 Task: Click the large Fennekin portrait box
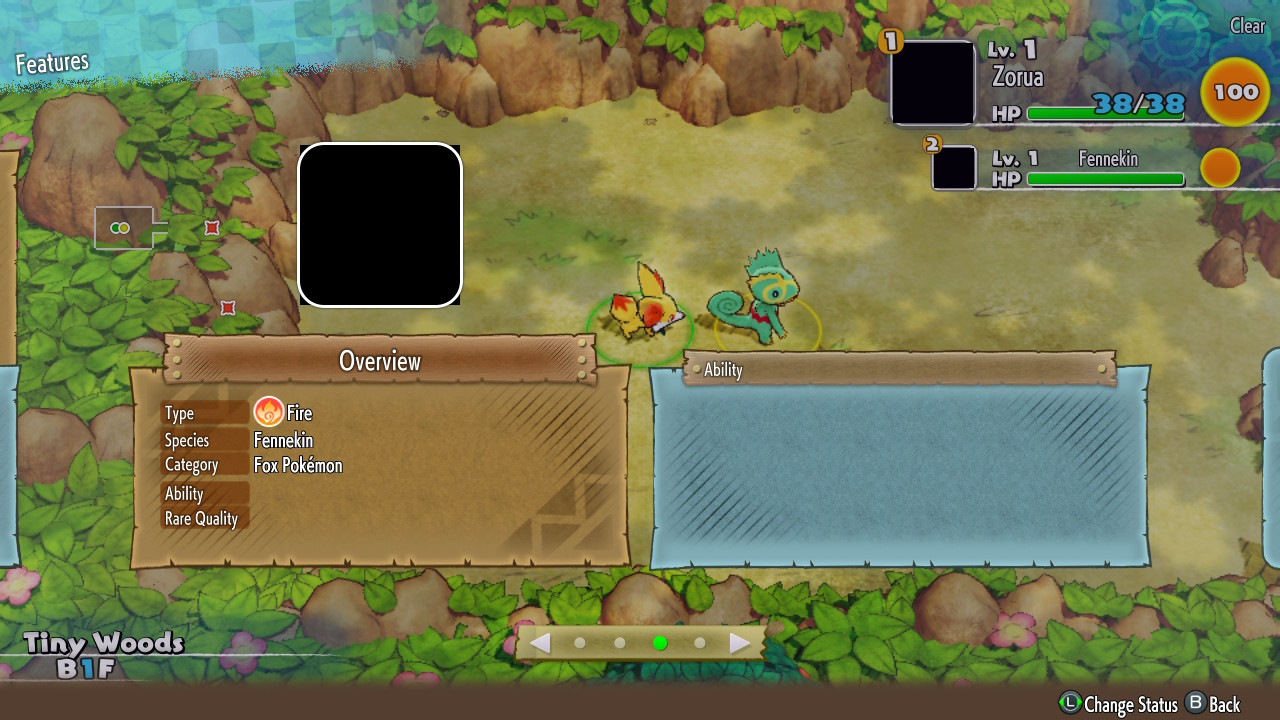(380, 224)
